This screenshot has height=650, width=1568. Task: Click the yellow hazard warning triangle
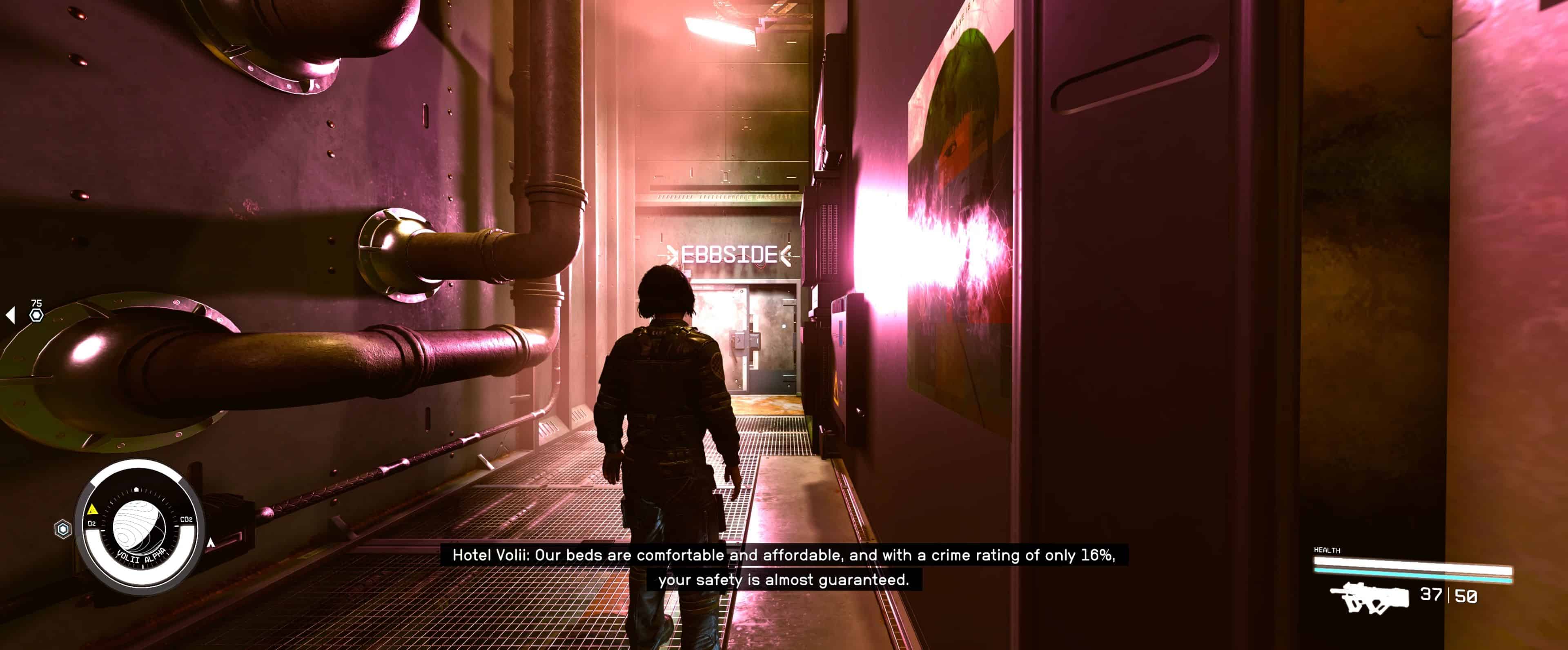(92, 509)
